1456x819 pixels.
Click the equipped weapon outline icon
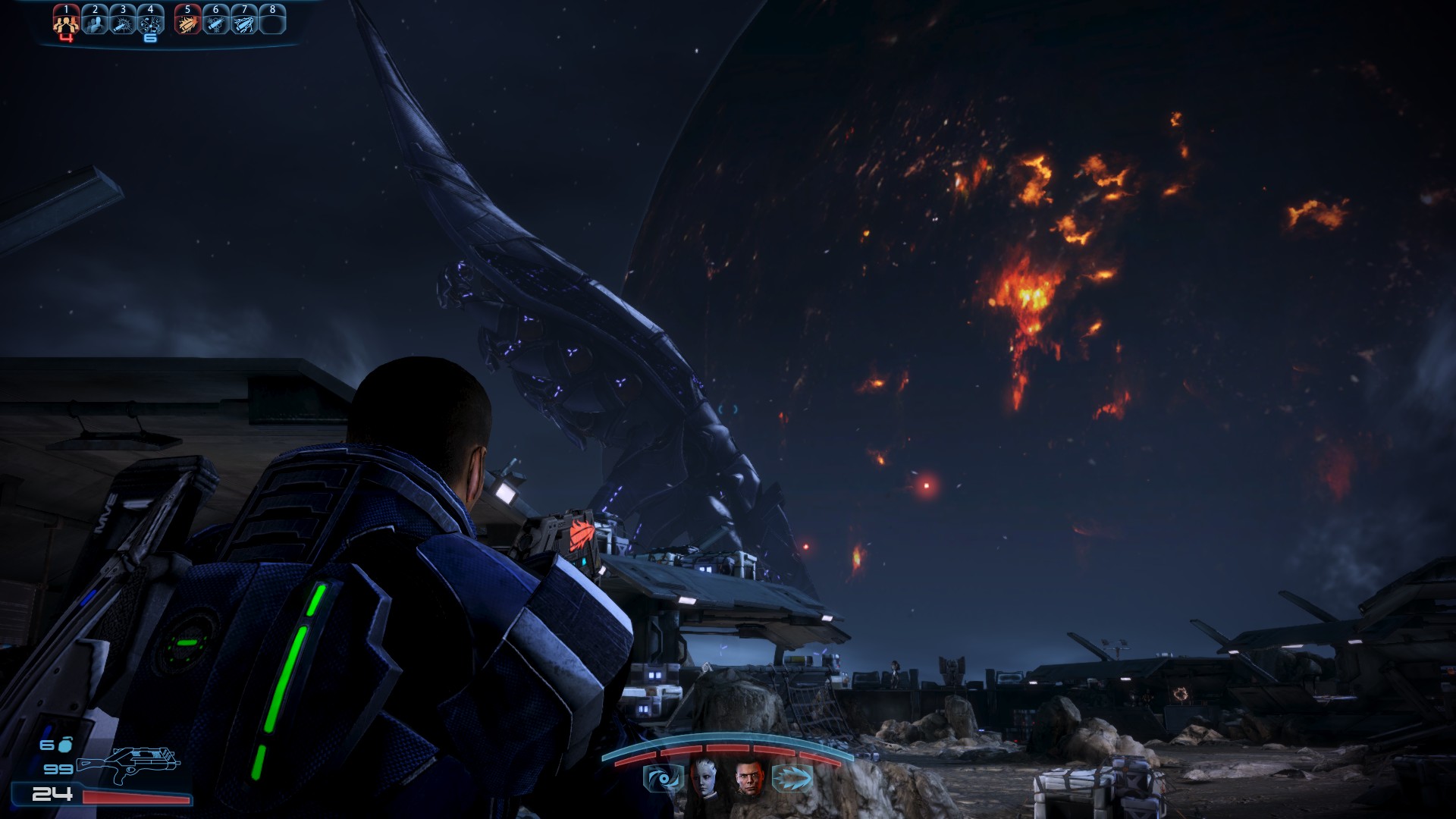129,764
